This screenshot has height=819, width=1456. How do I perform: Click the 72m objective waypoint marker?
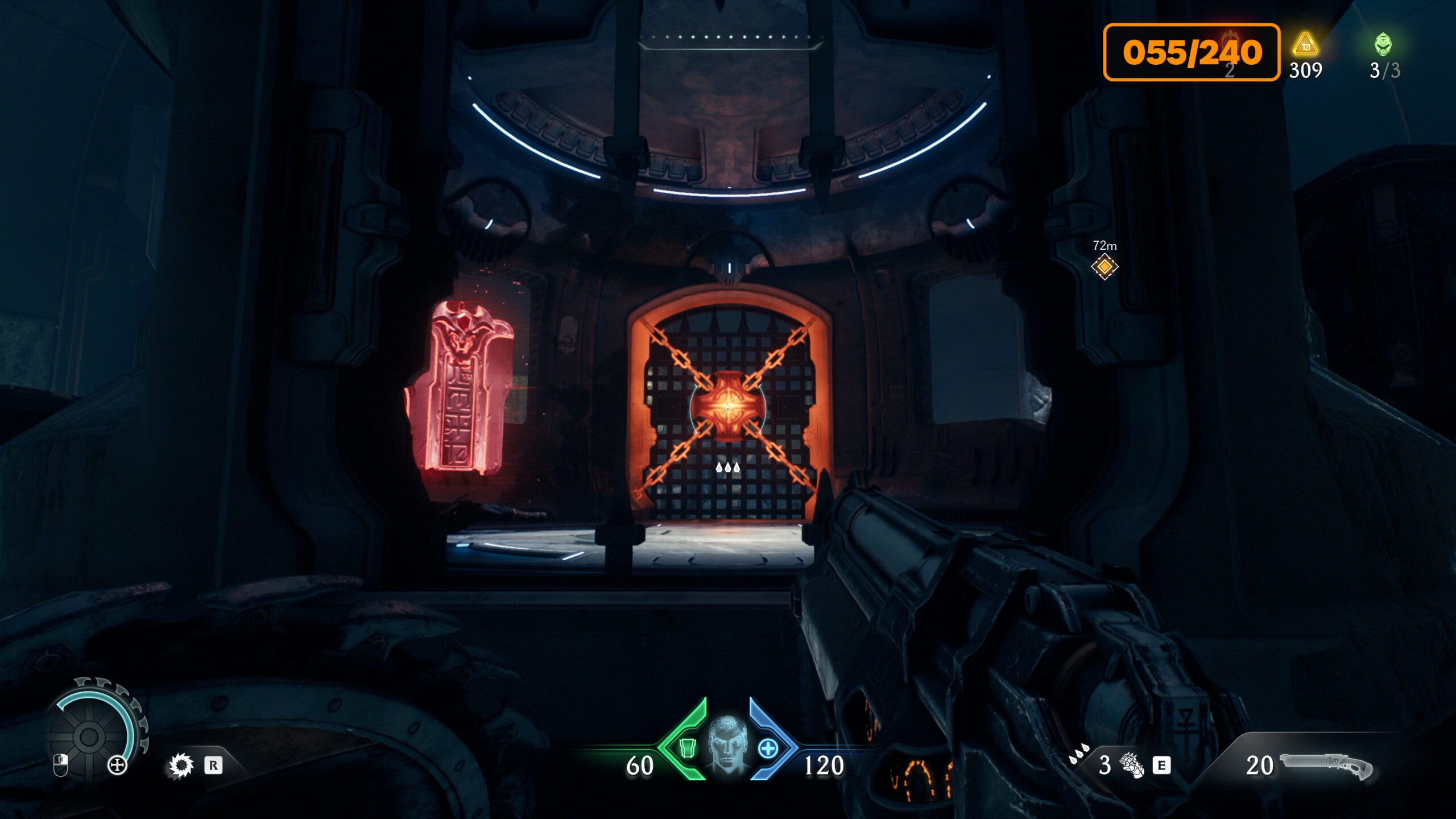[x=1105, y=266]
